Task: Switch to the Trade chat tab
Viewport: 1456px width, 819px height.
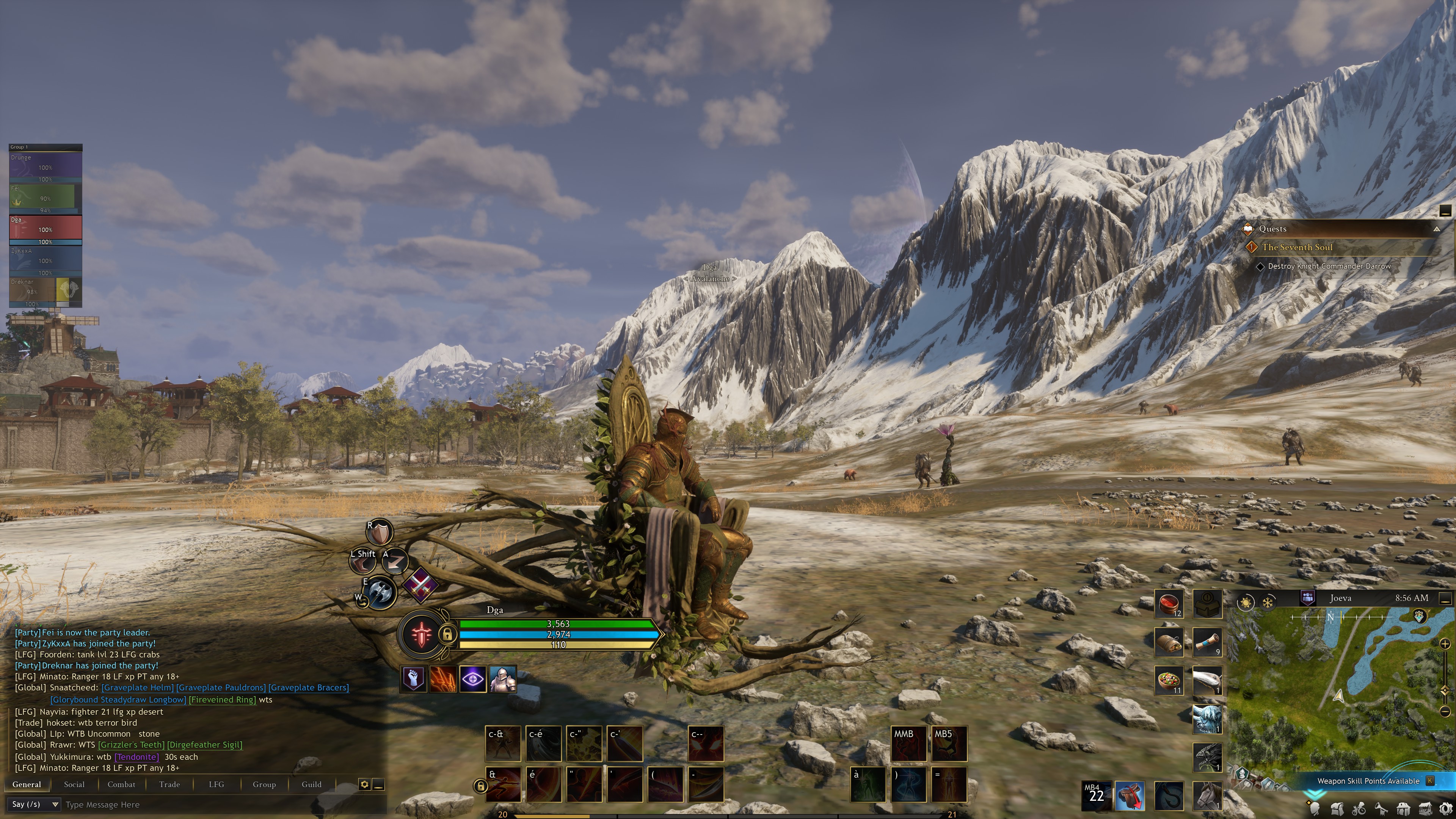Action: [x=169, y=784]
